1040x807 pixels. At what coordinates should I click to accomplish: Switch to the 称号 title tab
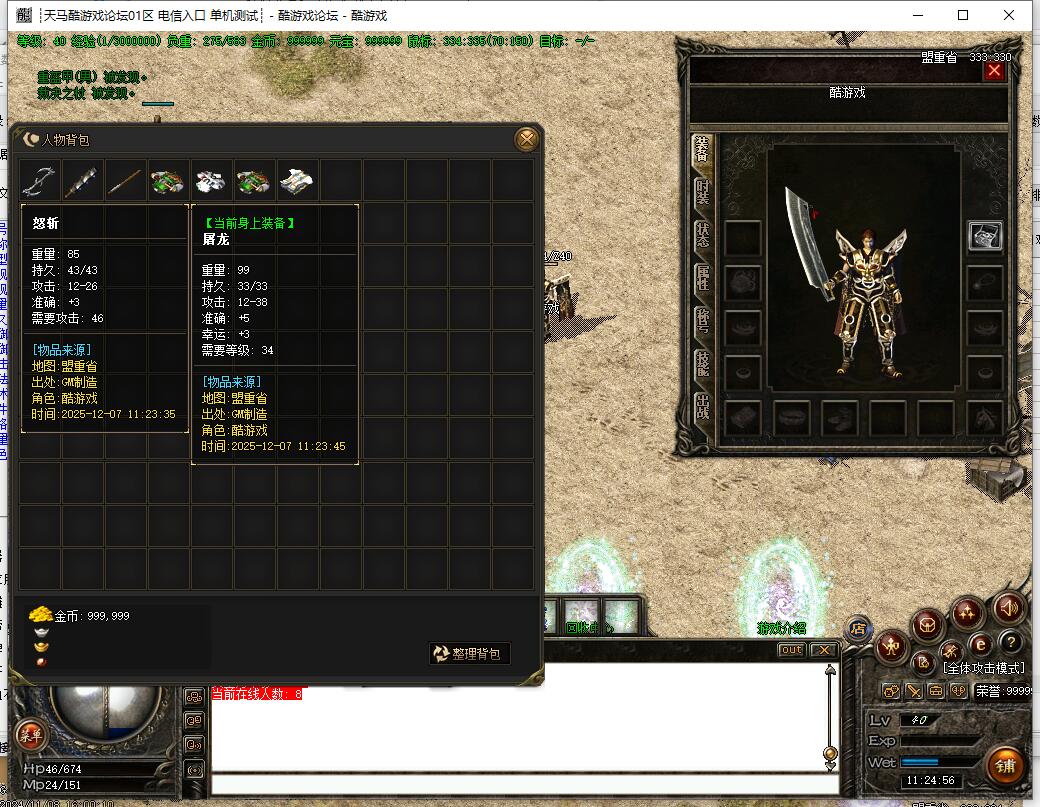coord(703,321)
